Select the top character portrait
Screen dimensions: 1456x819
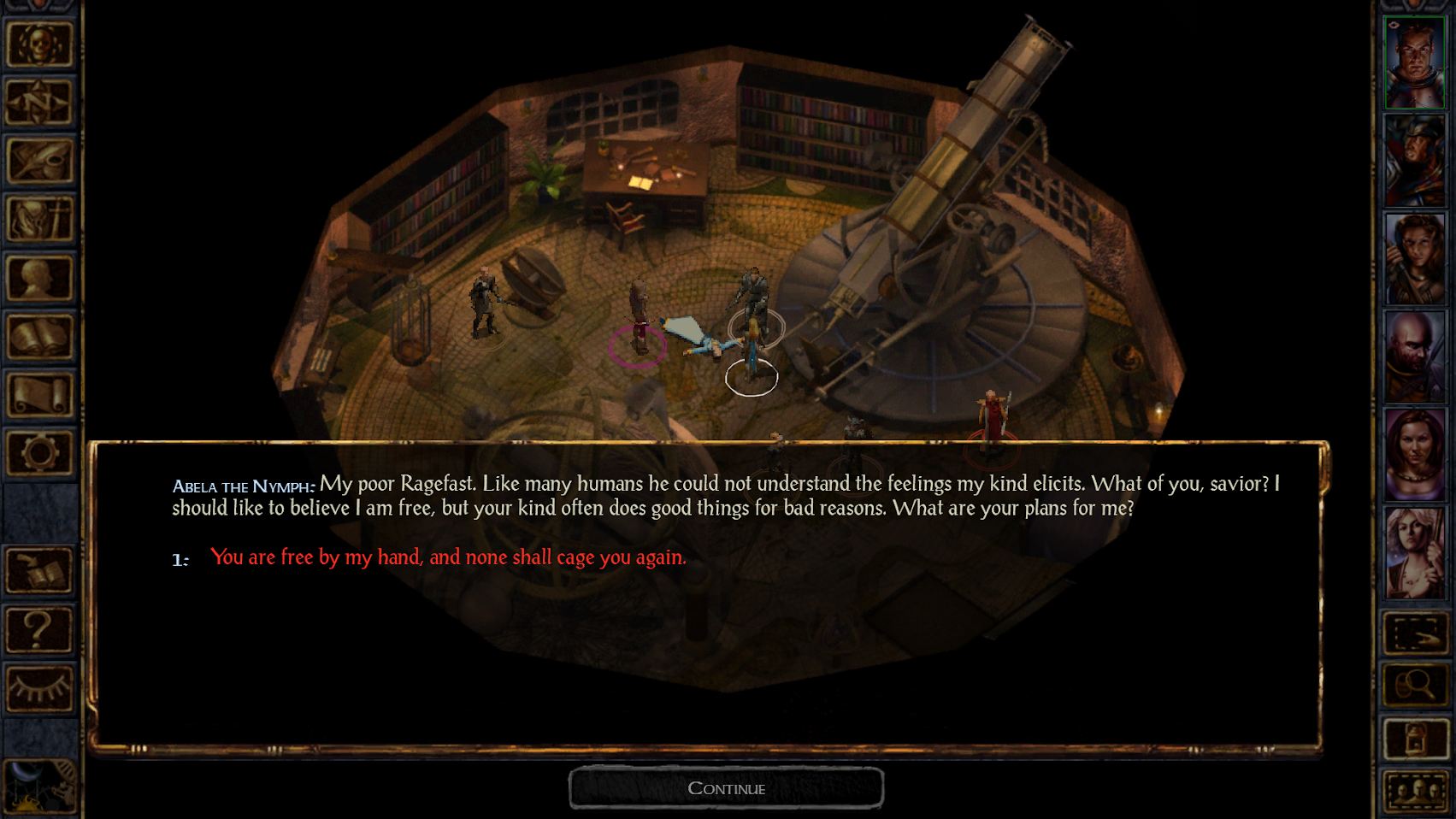(1415, 60)
